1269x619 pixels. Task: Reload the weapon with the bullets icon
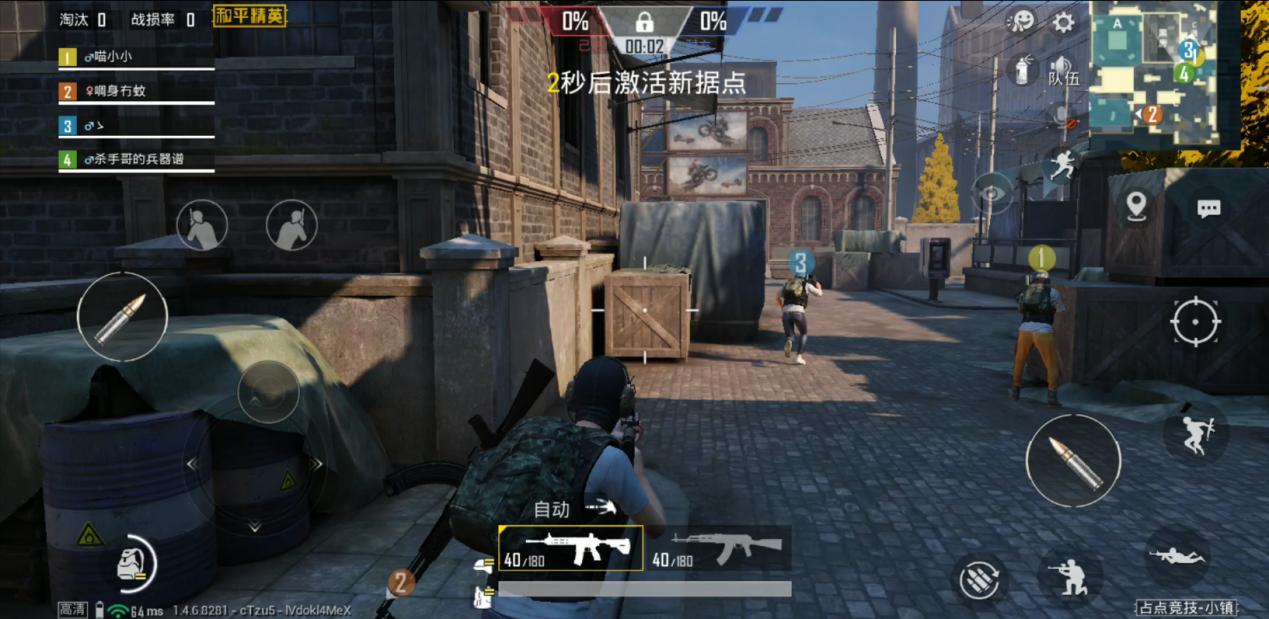(979, 579)
